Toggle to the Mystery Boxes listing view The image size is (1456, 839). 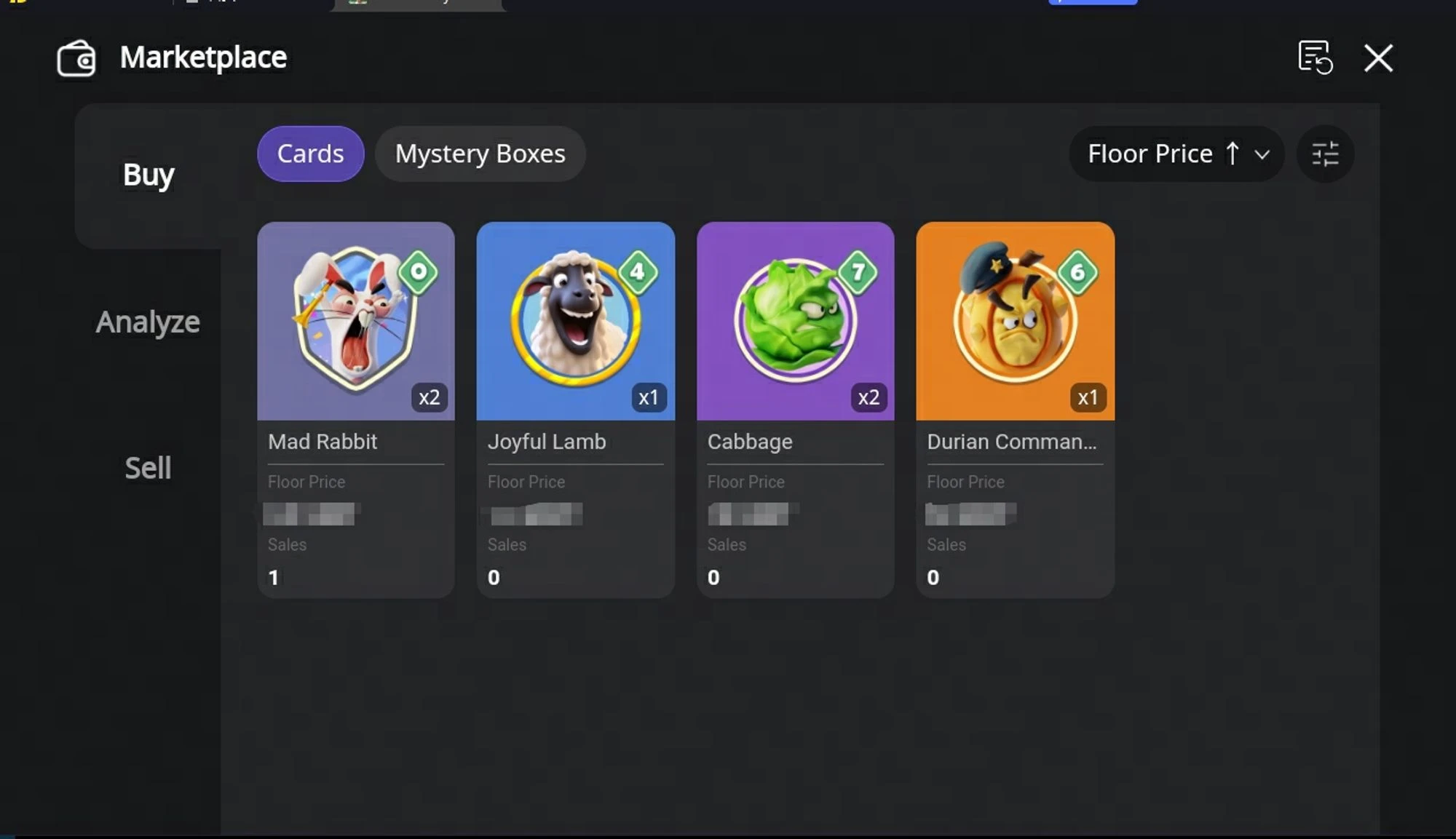[x=480, y=154]
